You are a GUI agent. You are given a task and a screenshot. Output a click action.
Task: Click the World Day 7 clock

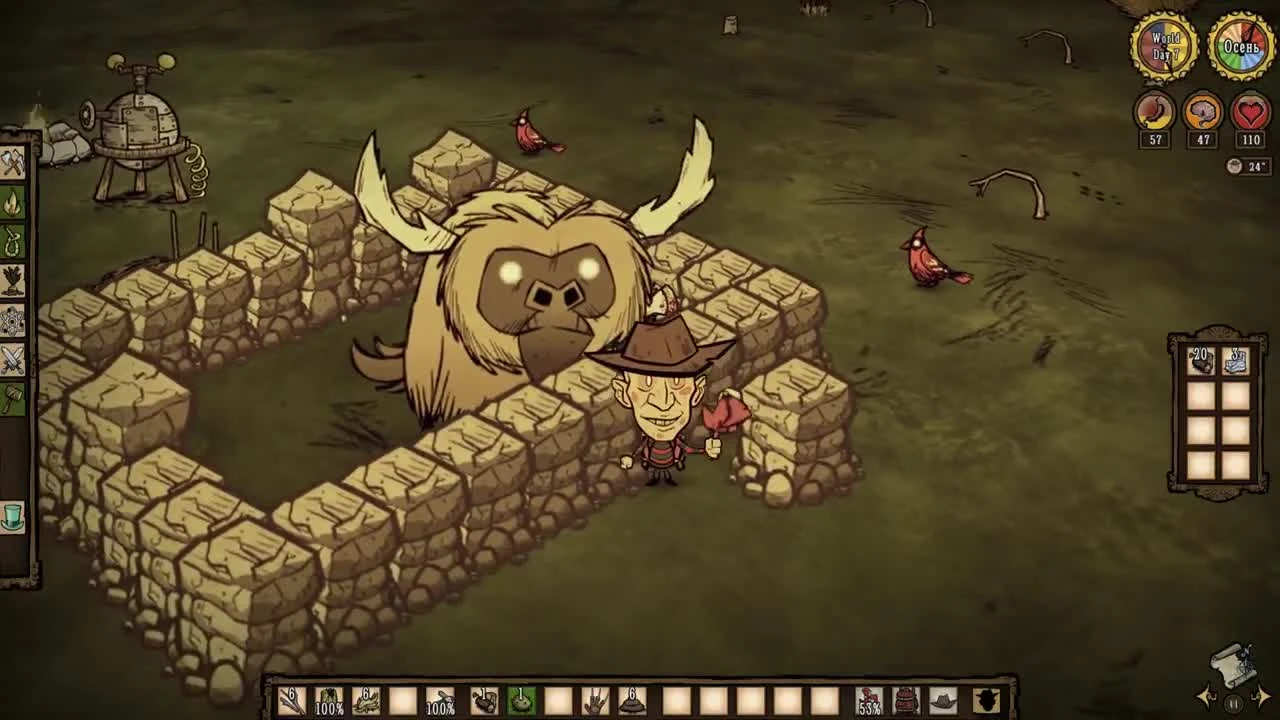click(1166, 44)
